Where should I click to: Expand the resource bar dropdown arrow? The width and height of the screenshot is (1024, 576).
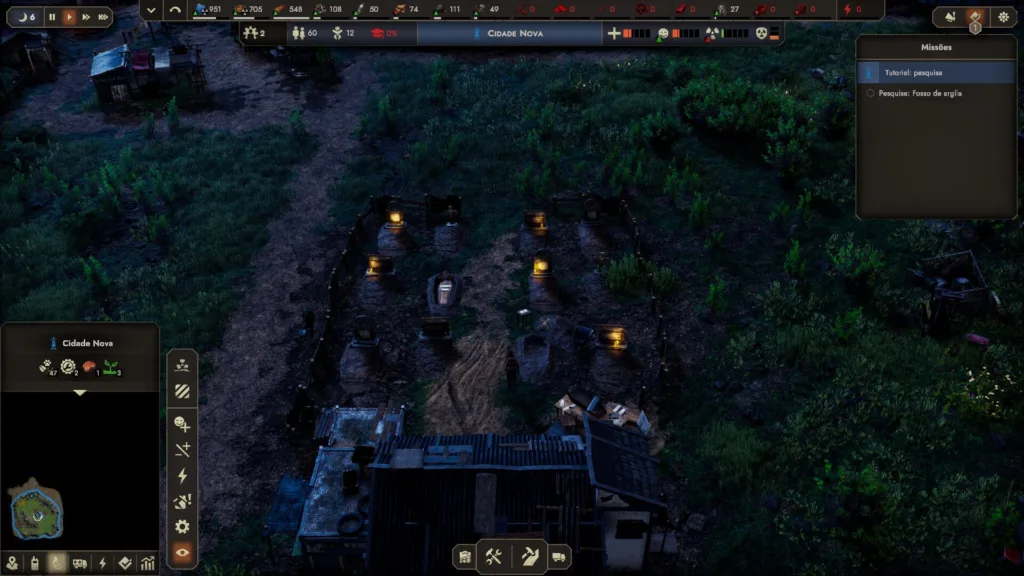point(151,10)
